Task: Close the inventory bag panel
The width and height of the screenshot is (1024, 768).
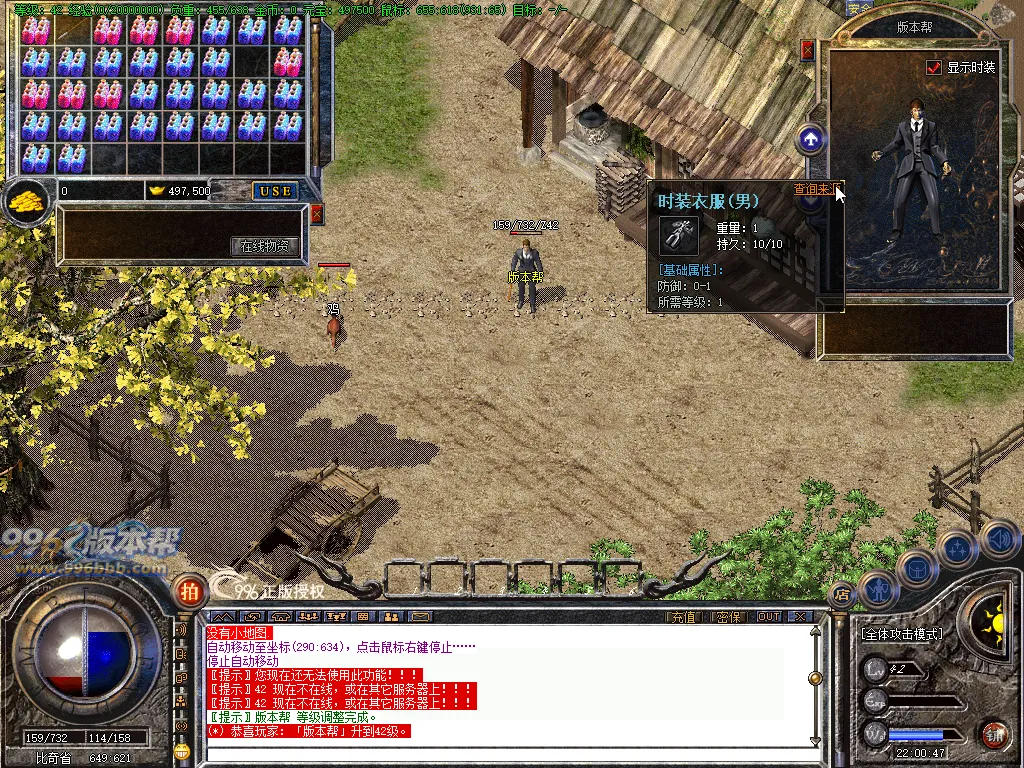Action: point(317,214)
